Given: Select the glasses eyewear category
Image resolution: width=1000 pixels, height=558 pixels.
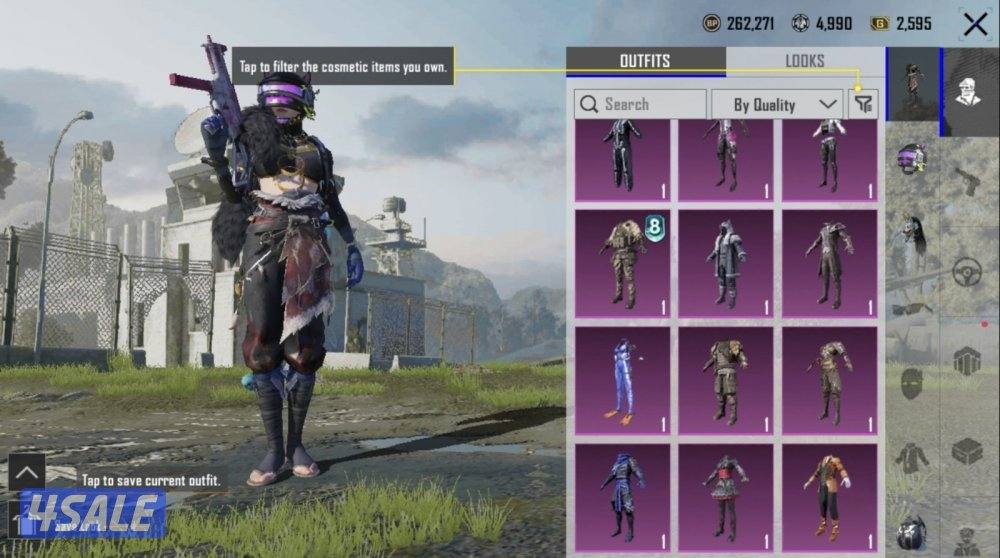Looking at the screenshot, I should coord(911,309).
